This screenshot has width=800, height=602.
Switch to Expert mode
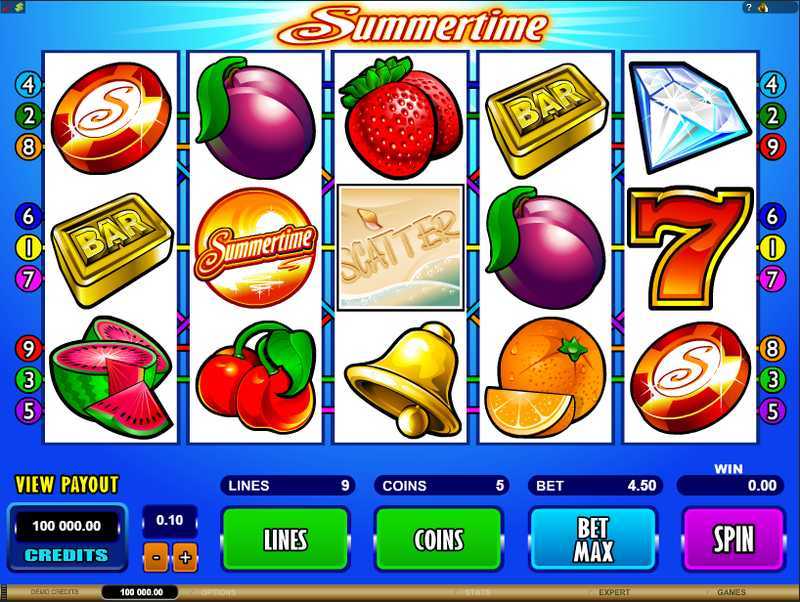(x=613, y=593)
